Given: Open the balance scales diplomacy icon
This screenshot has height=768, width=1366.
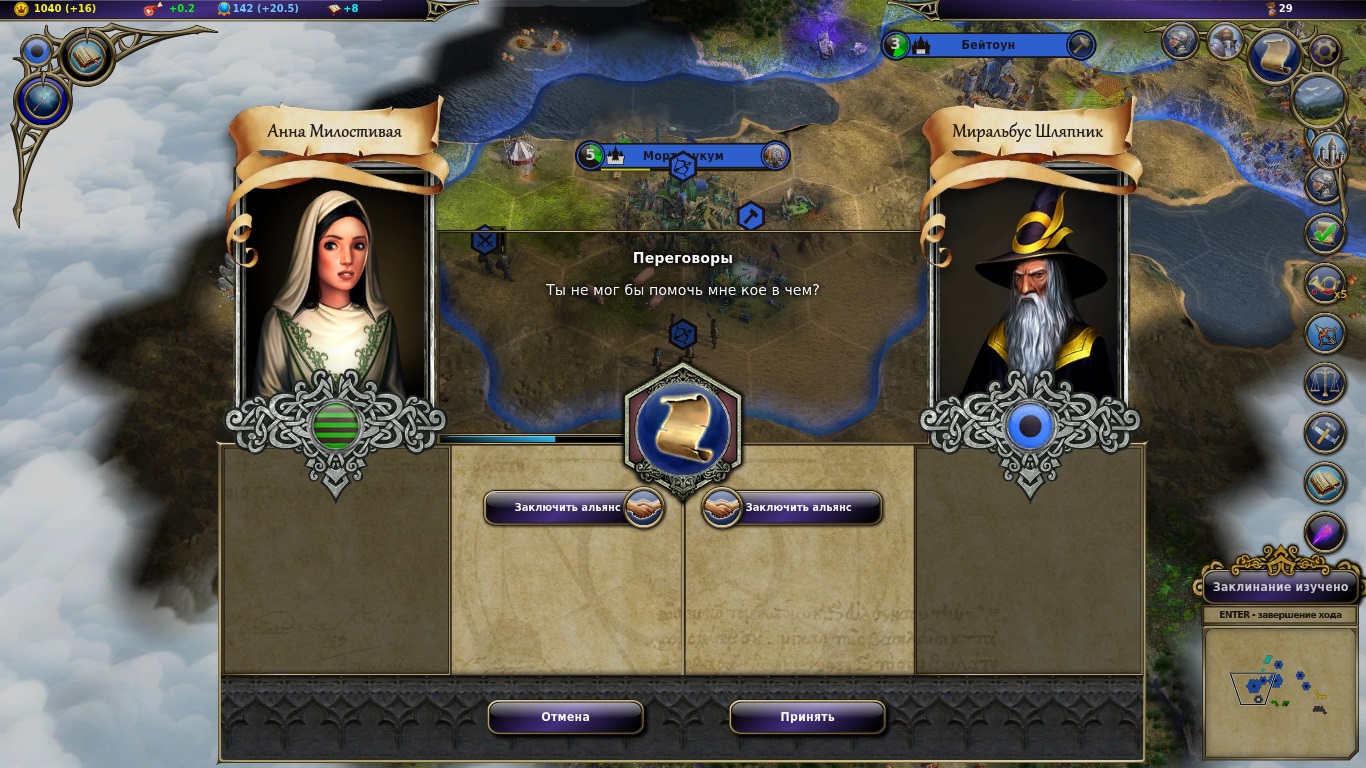Looking at the screenshot, I should [1325, 383].
